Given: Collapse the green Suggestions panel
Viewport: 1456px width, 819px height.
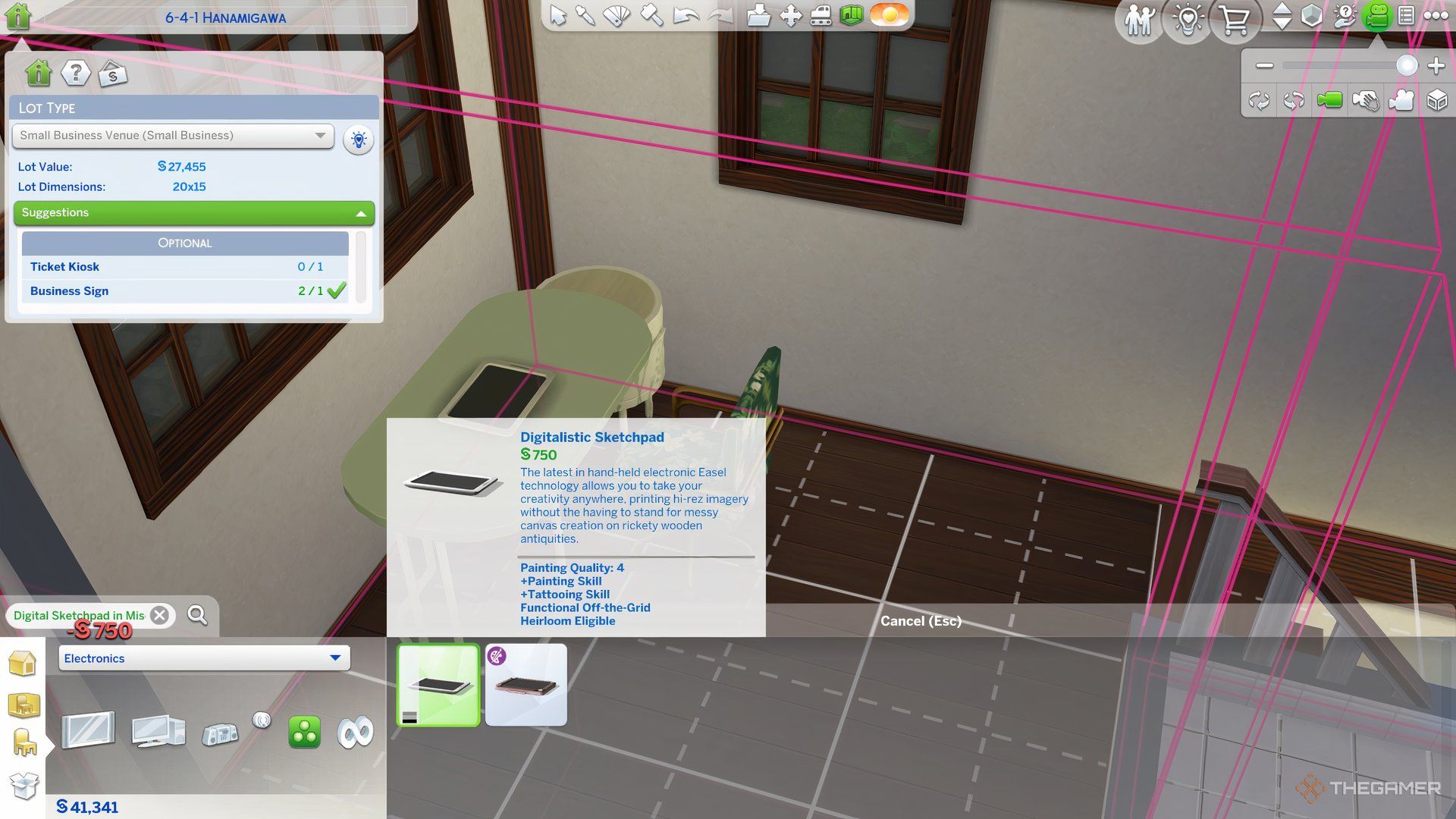Looking at the screenshot, I should 361,213.
